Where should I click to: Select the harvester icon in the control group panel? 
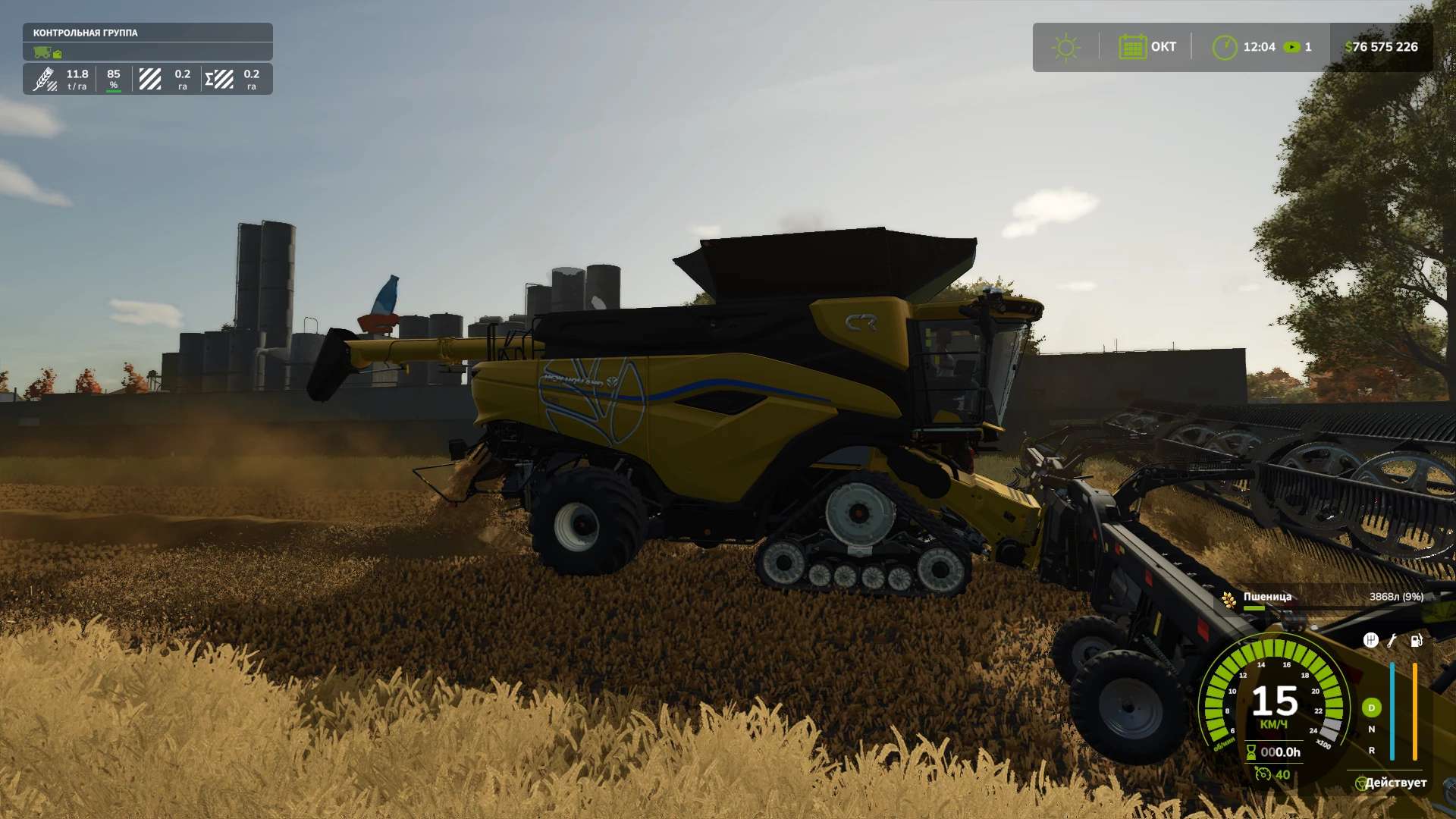(x=42, y=52)
